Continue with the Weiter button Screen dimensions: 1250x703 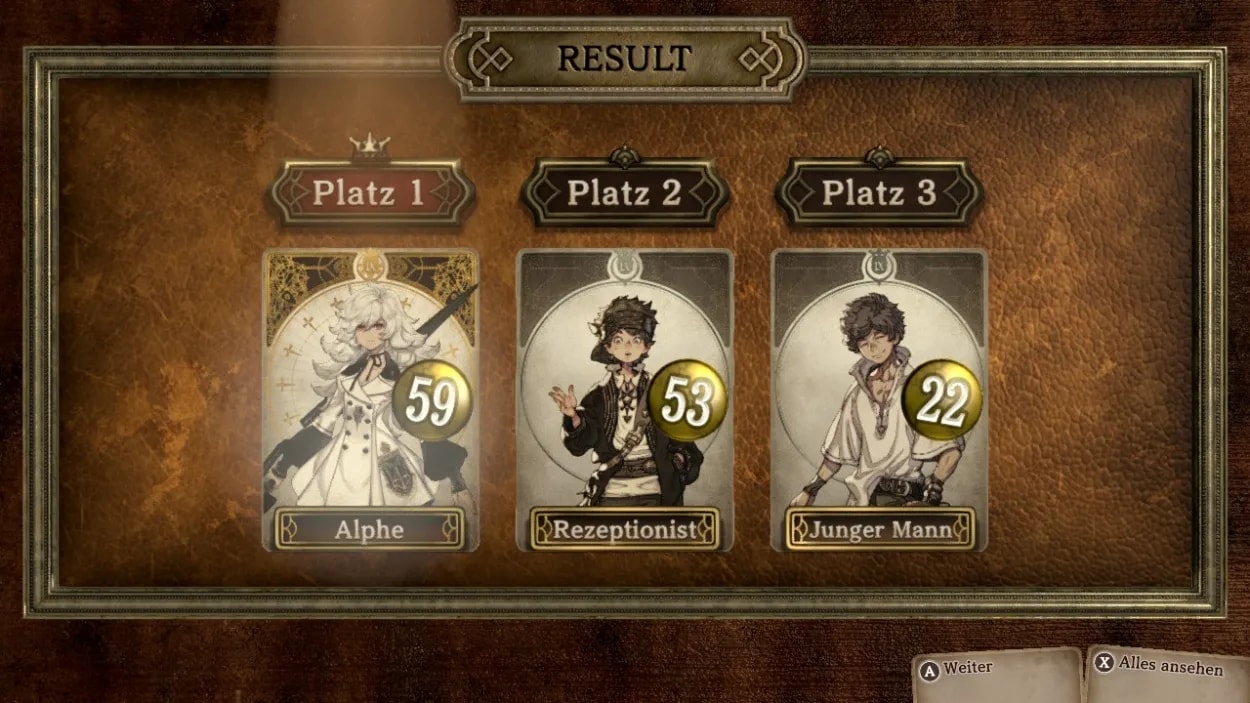pos(996,671)
